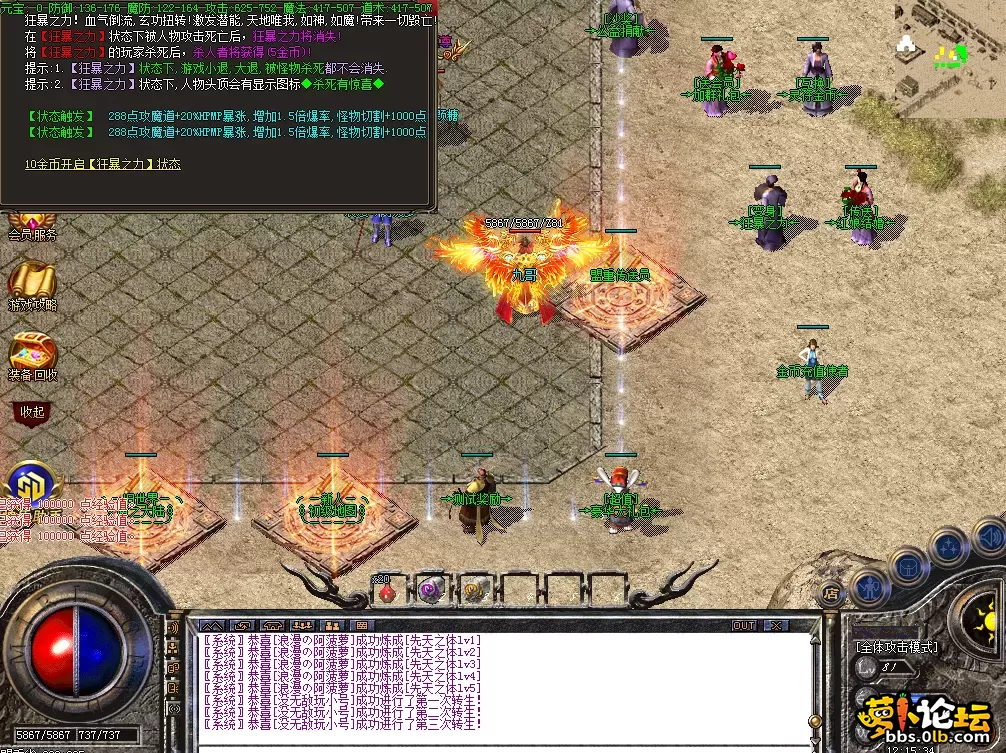Open 装备回收 treasure chest icon
This screenshot has height=753, width=1006.
point(31,354)
